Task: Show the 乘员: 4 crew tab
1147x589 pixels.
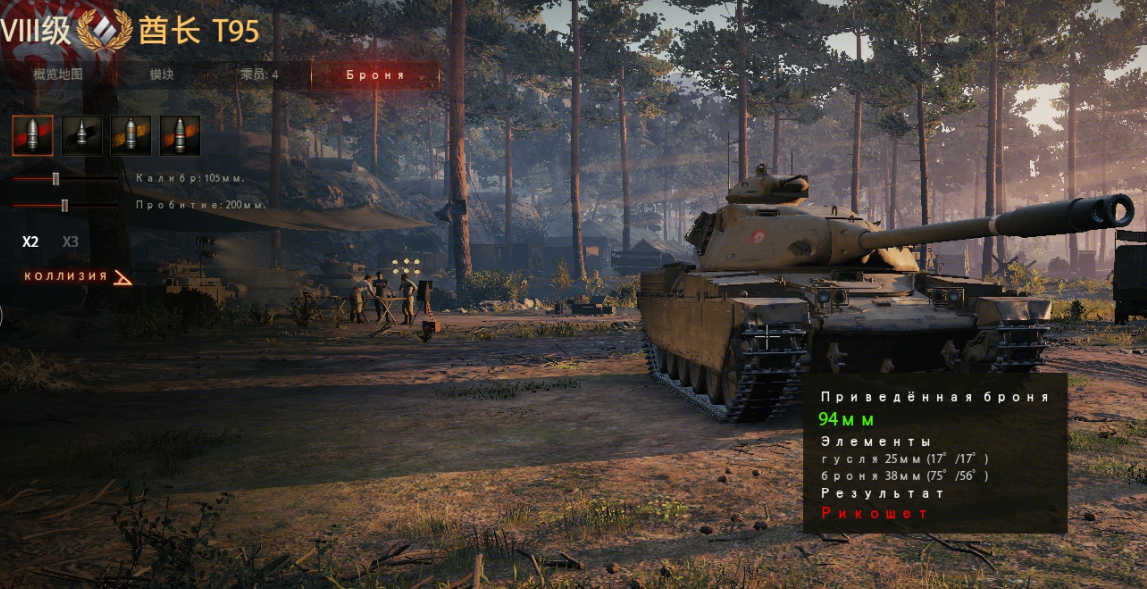Action: point(260,75)
